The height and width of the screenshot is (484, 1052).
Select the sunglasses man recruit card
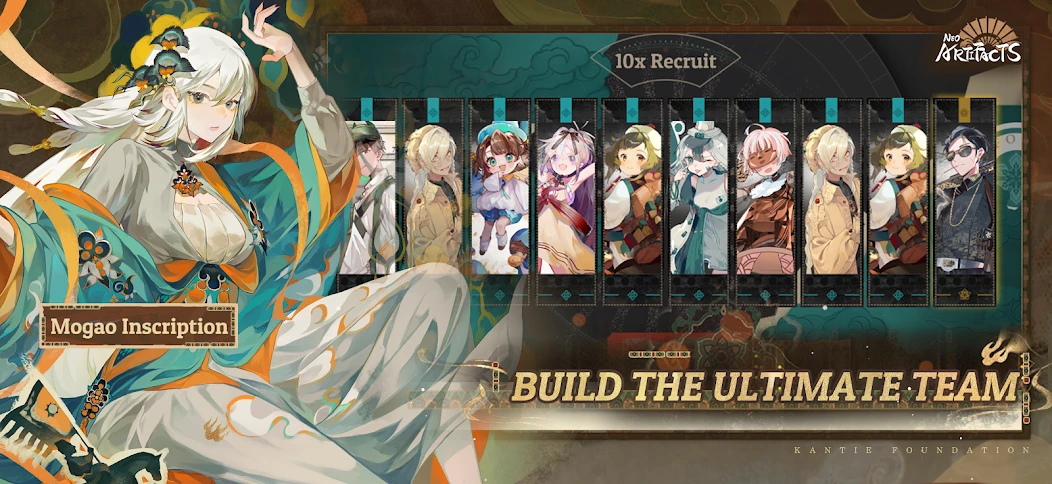[965, 198]
